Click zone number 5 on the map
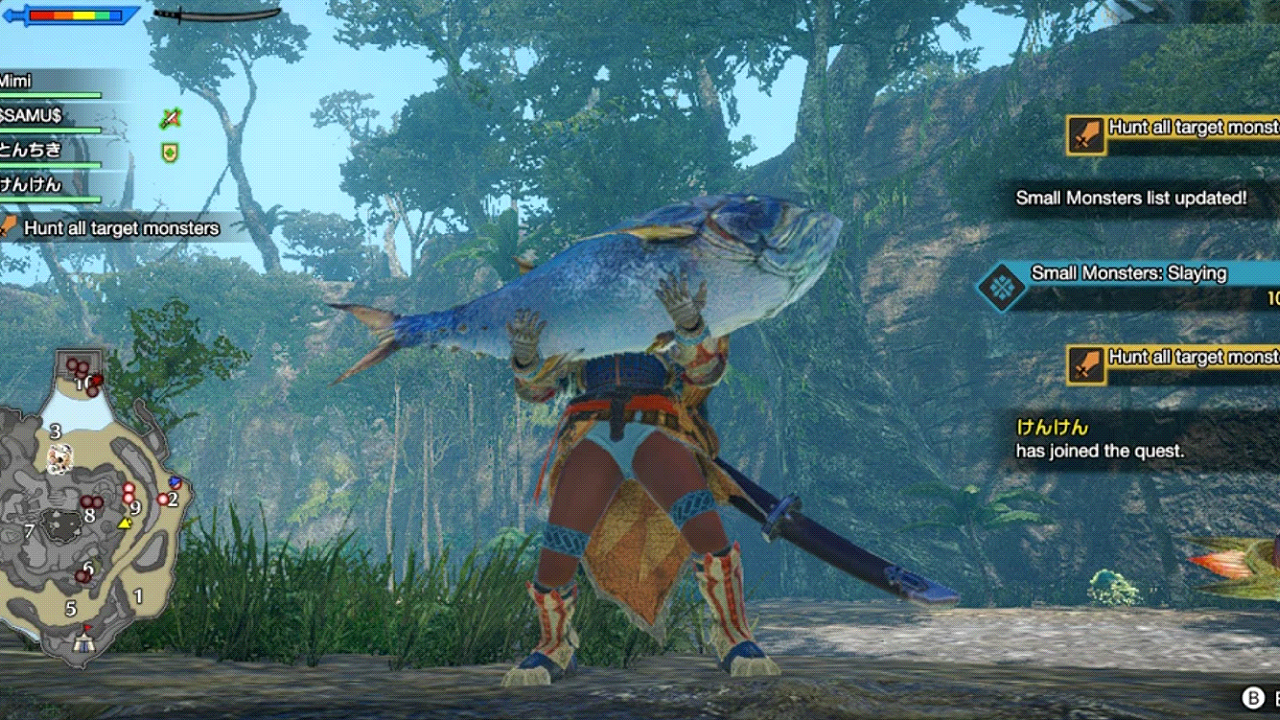1280x720 pixels. tap(70, 607)
